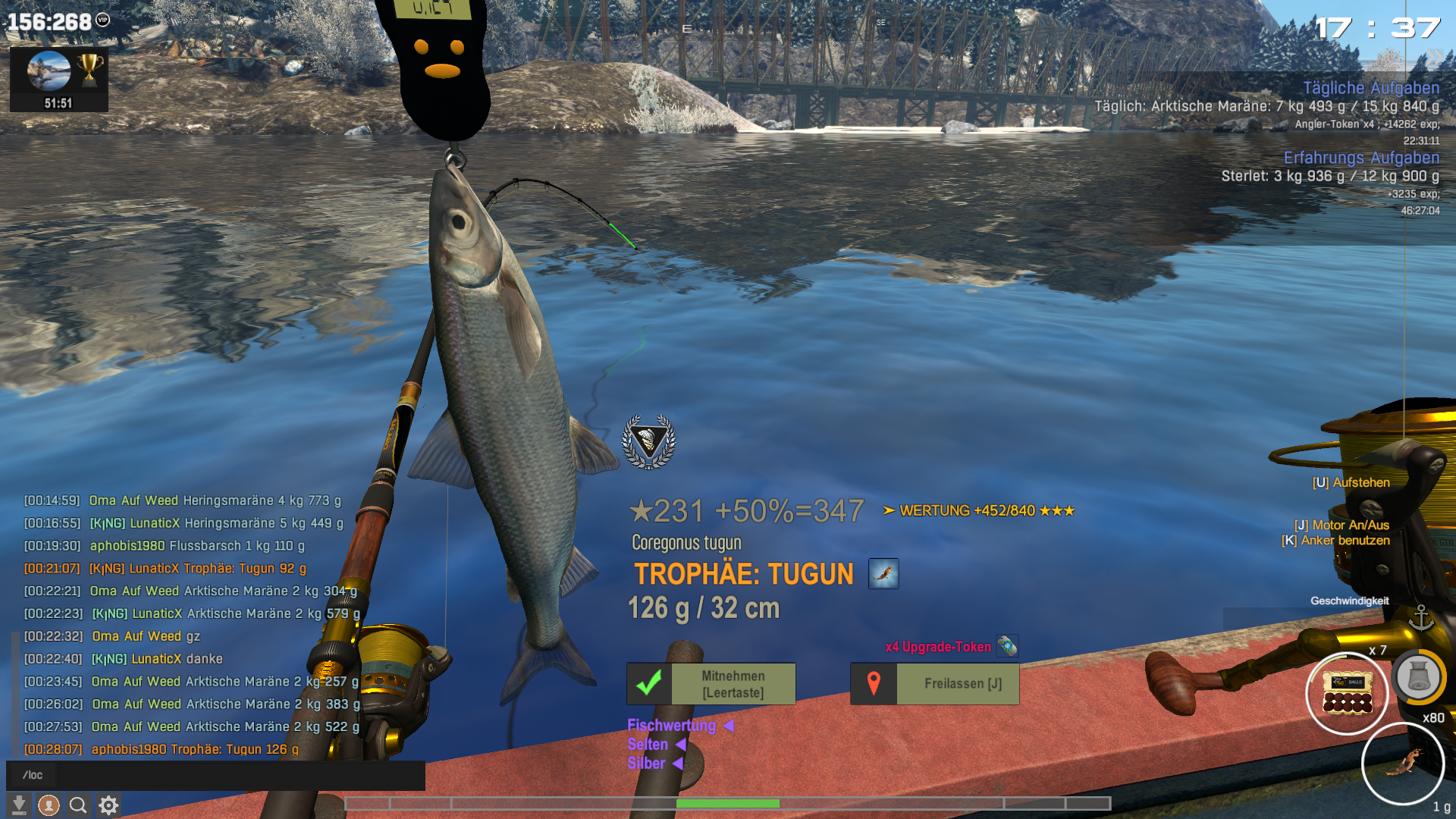This screenshot has height=819, width=1456.
Task: Click the location thumbnail in top-left
Action: click(x=49, y=71)
